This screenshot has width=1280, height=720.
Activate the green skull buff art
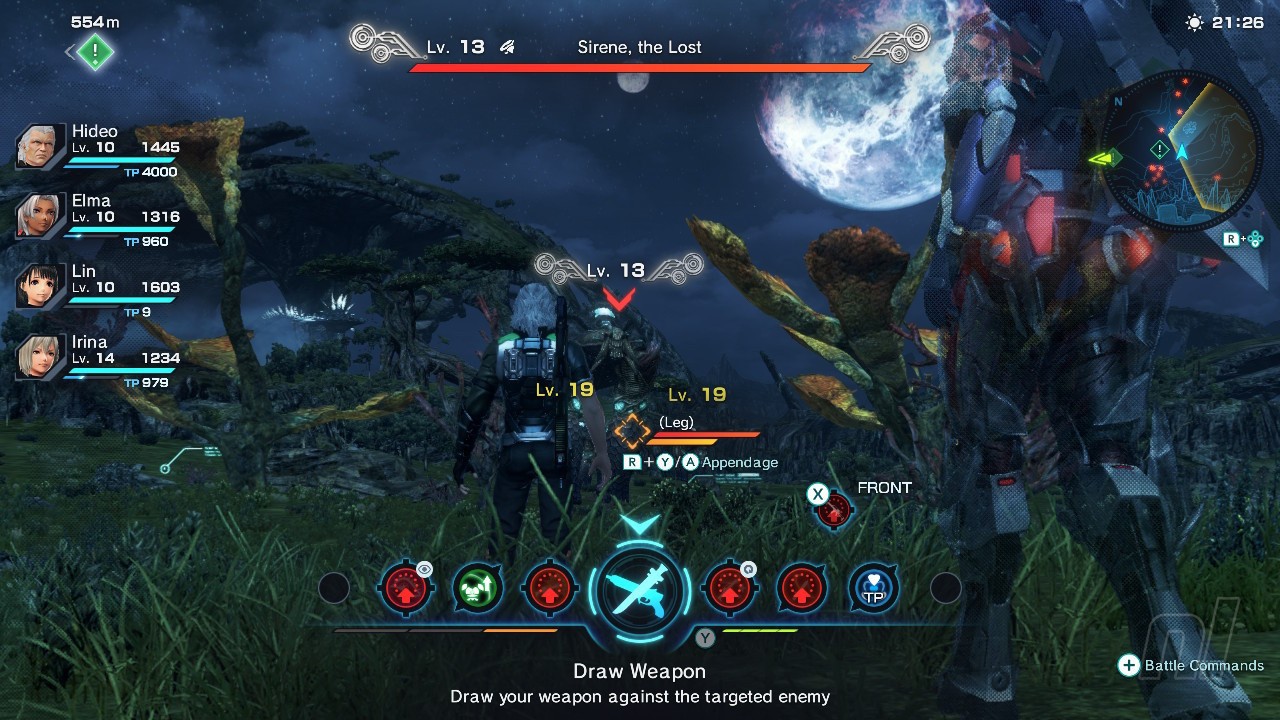(x=477, y=588)
